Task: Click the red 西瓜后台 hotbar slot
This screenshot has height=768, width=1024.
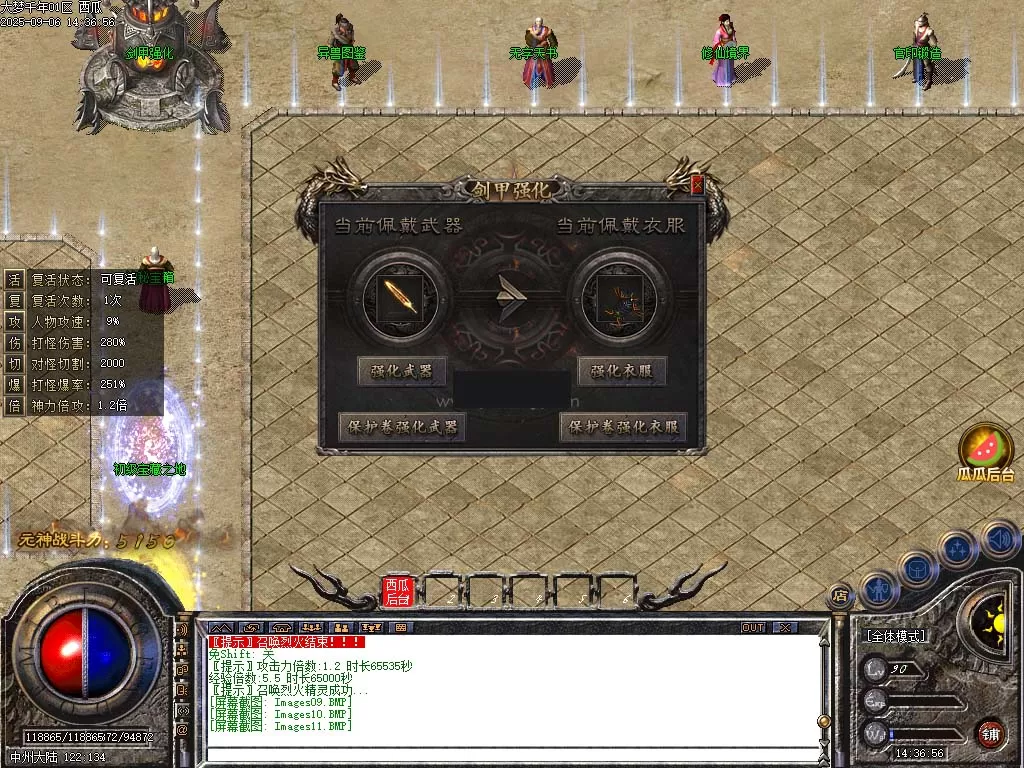Action: click(x=398, y=591)
